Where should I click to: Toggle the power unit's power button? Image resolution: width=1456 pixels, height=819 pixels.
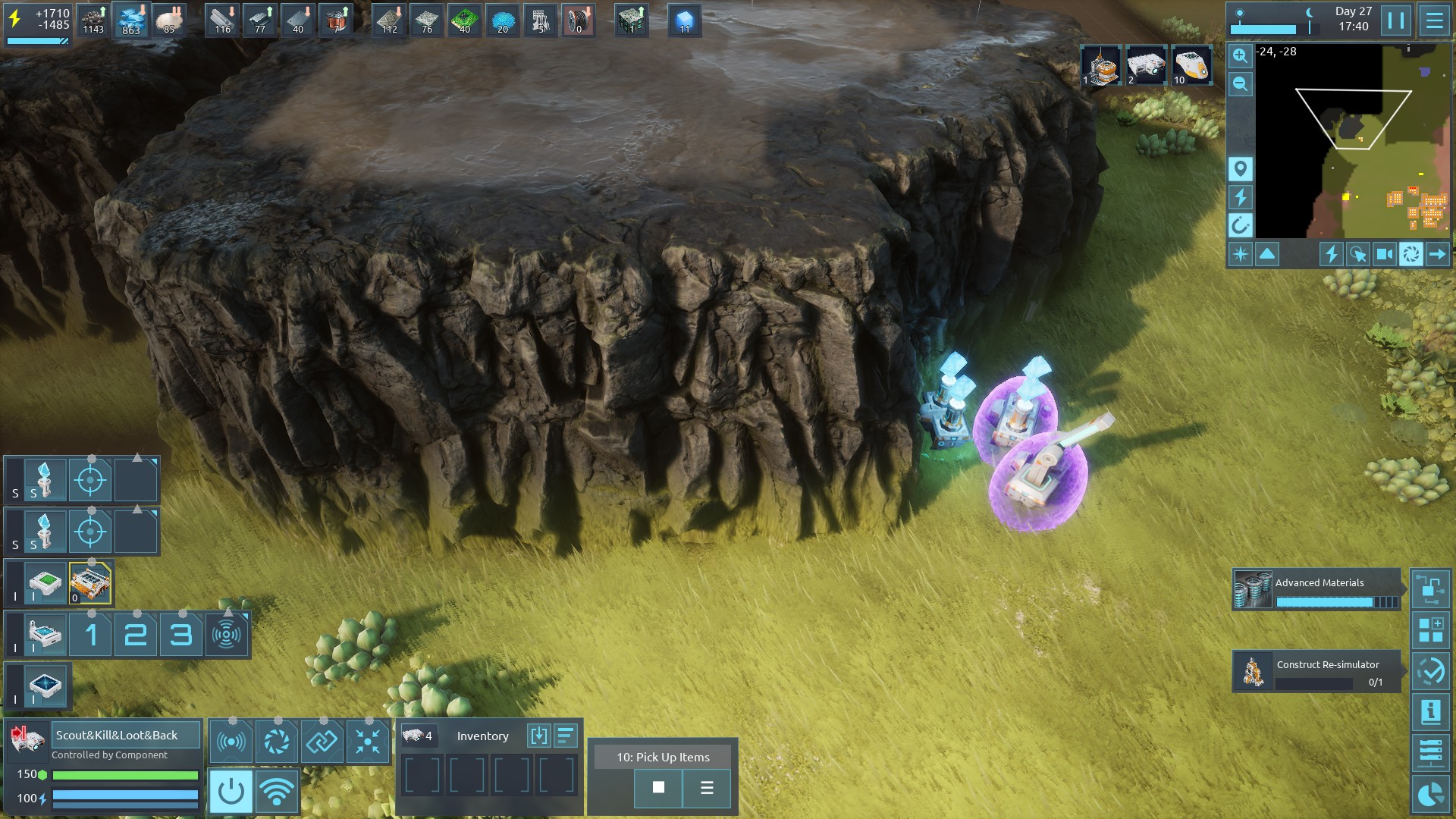click(x=231, y=792)
